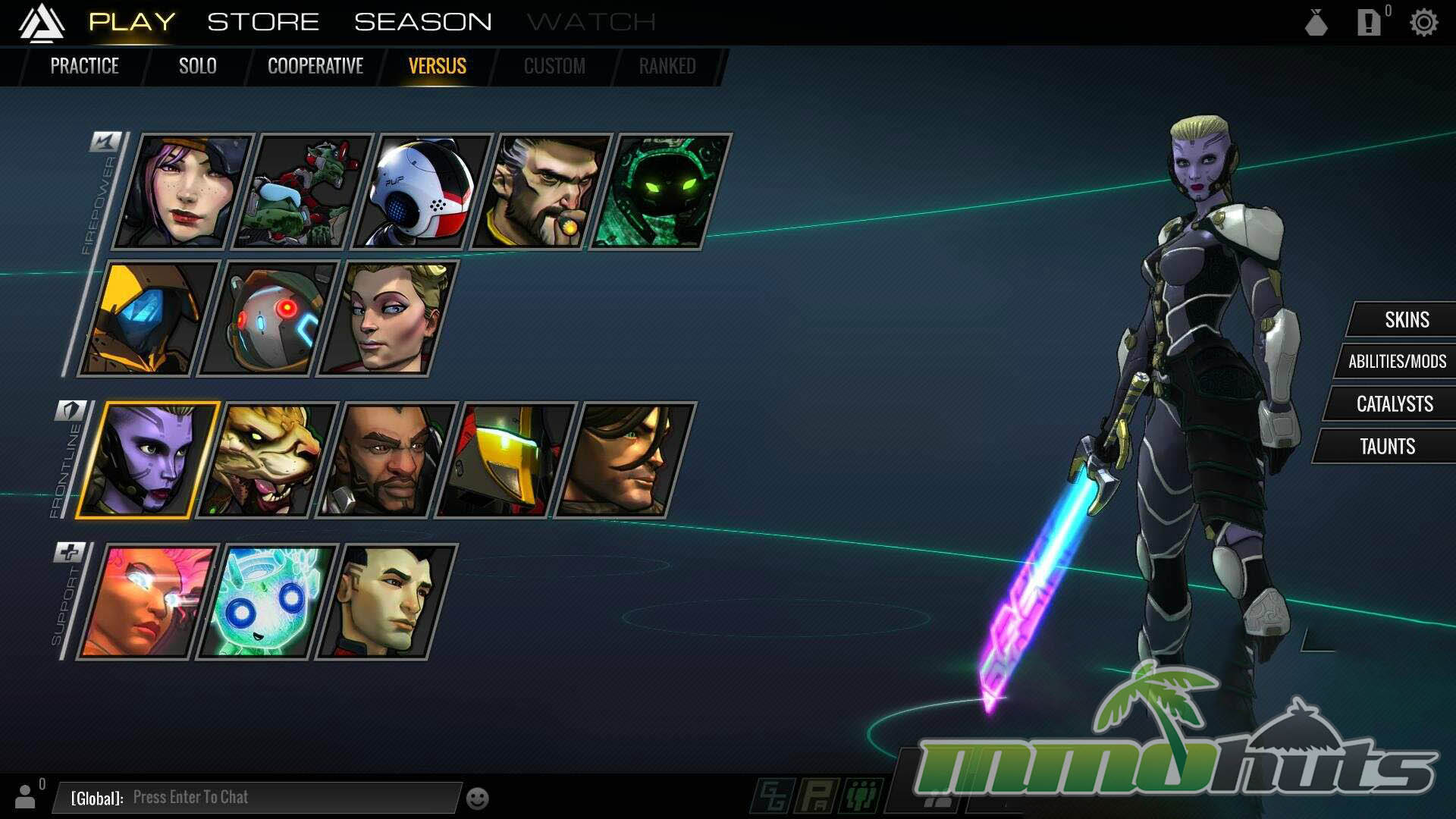Open the Catalysts panel
The height and width of the screenshot is (819, 1456).
(x=1394, y=403)
